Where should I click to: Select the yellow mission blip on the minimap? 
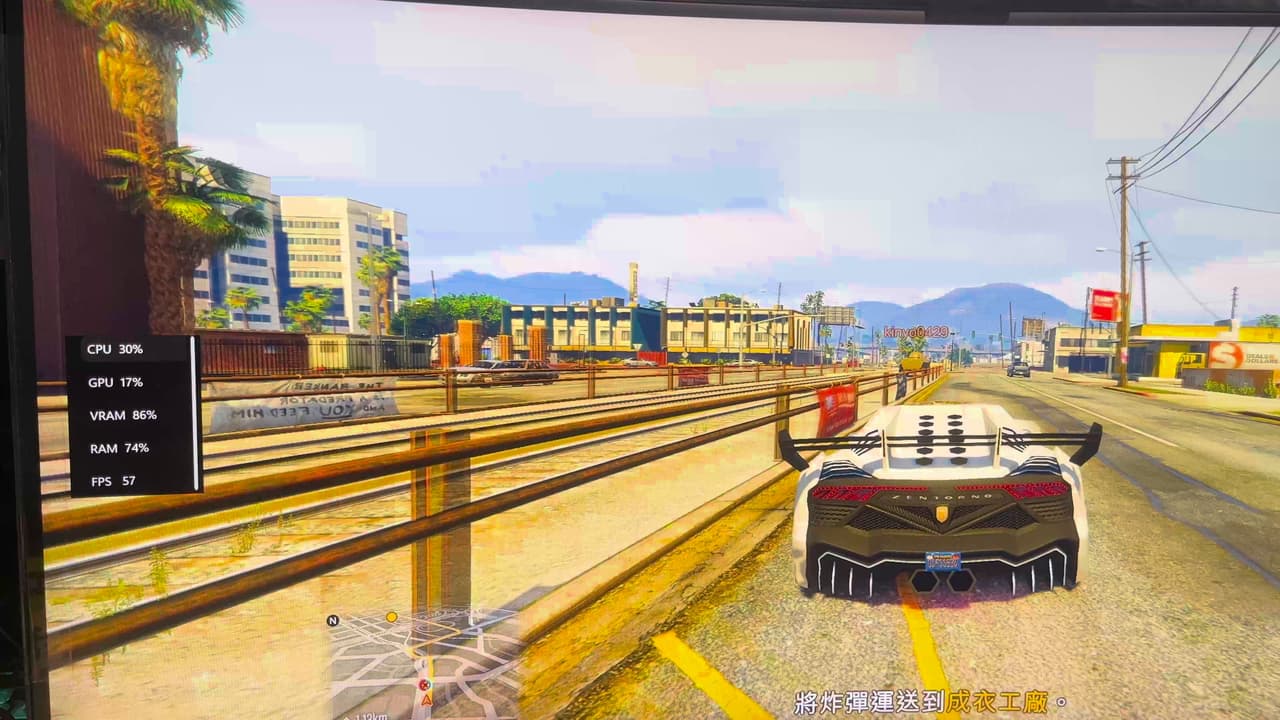392,617
